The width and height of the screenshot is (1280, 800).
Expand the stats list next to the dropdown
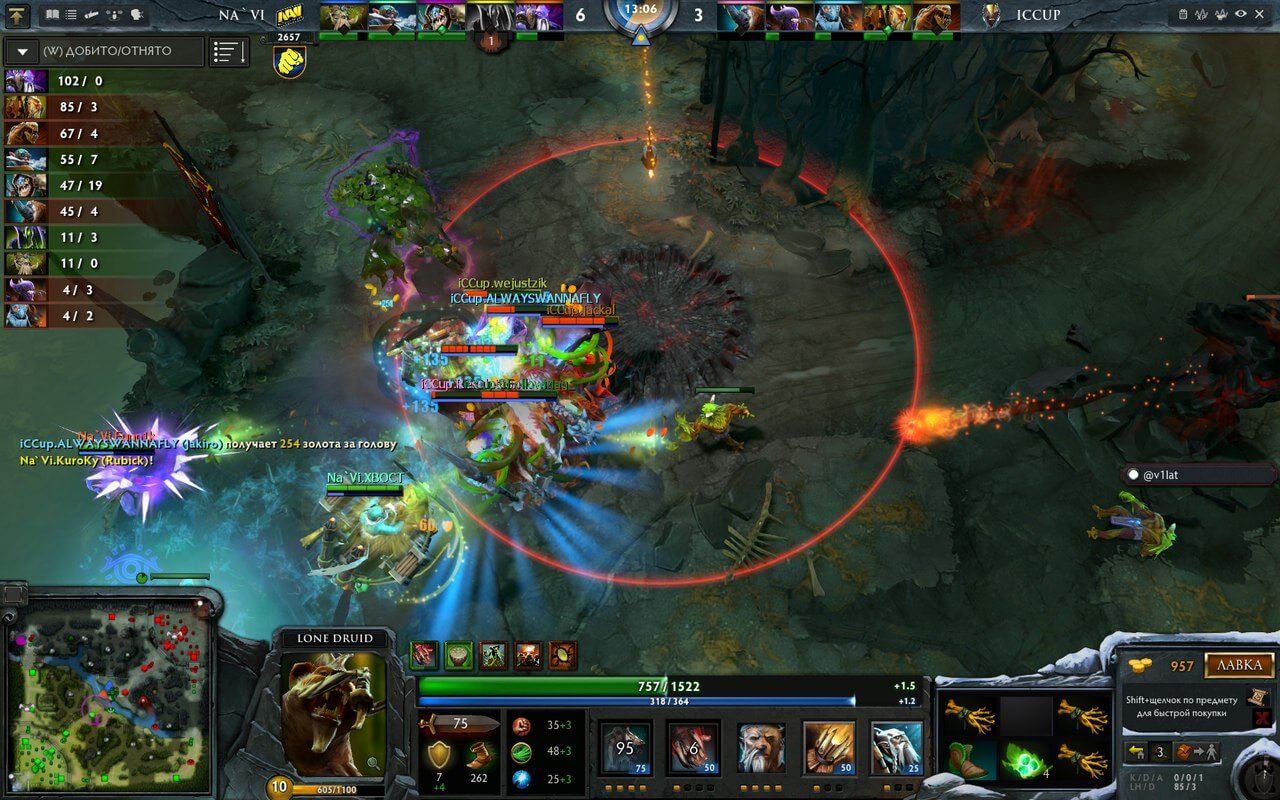coord(229,51)
